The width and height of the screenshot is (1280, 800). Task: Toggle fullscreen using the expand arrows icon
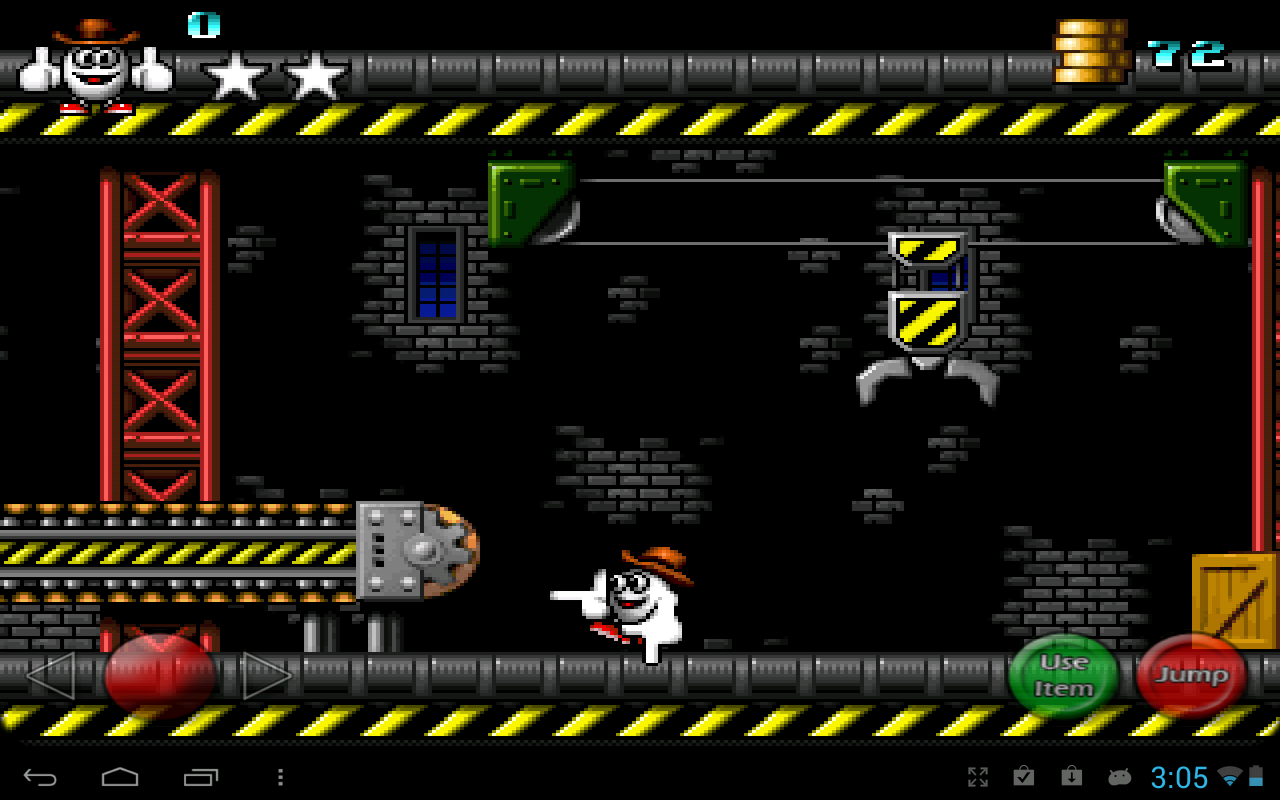978,776
